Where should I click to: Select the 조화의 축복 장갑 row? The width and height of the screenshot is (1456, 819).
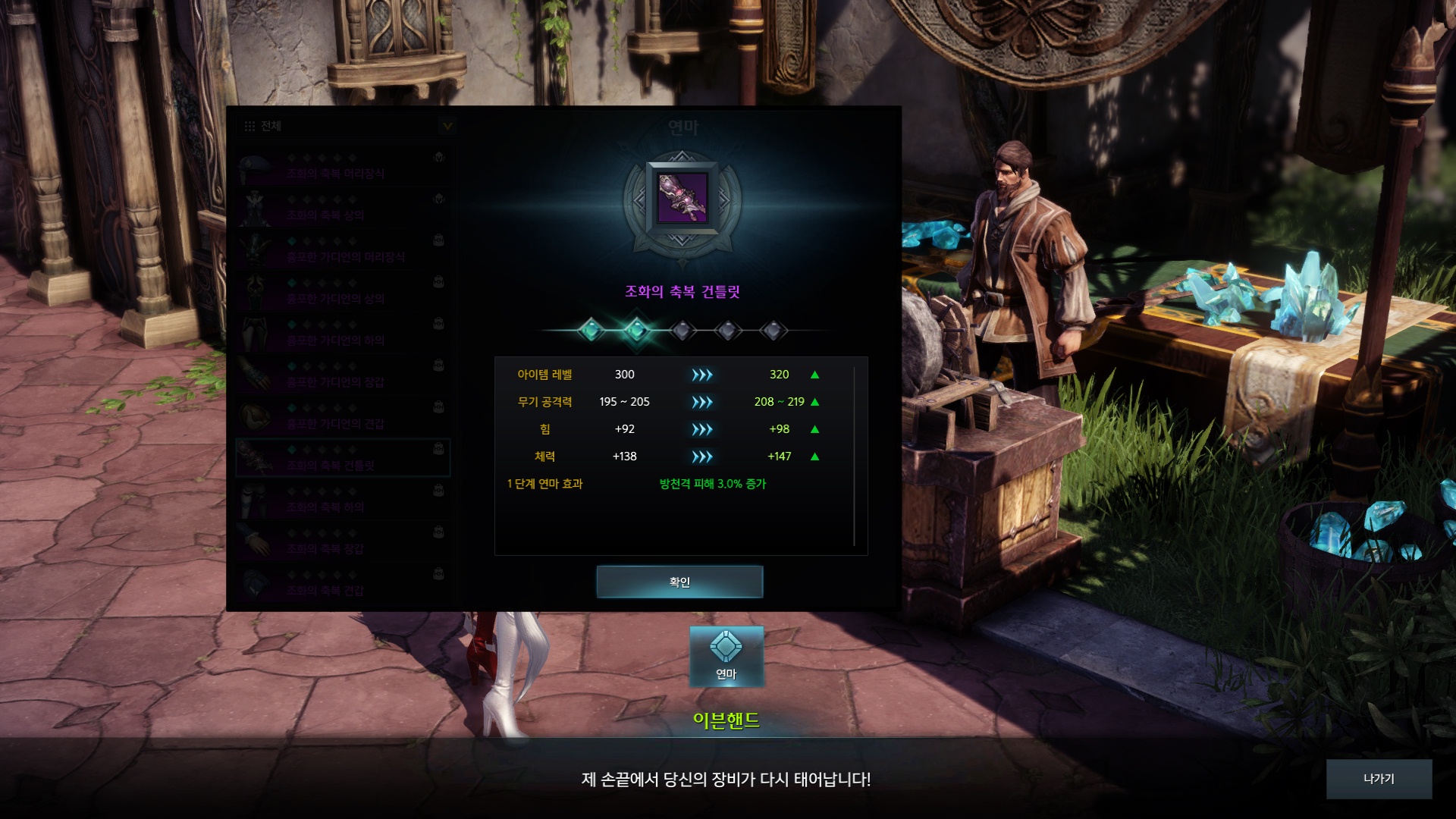click(x=343, y=543)
